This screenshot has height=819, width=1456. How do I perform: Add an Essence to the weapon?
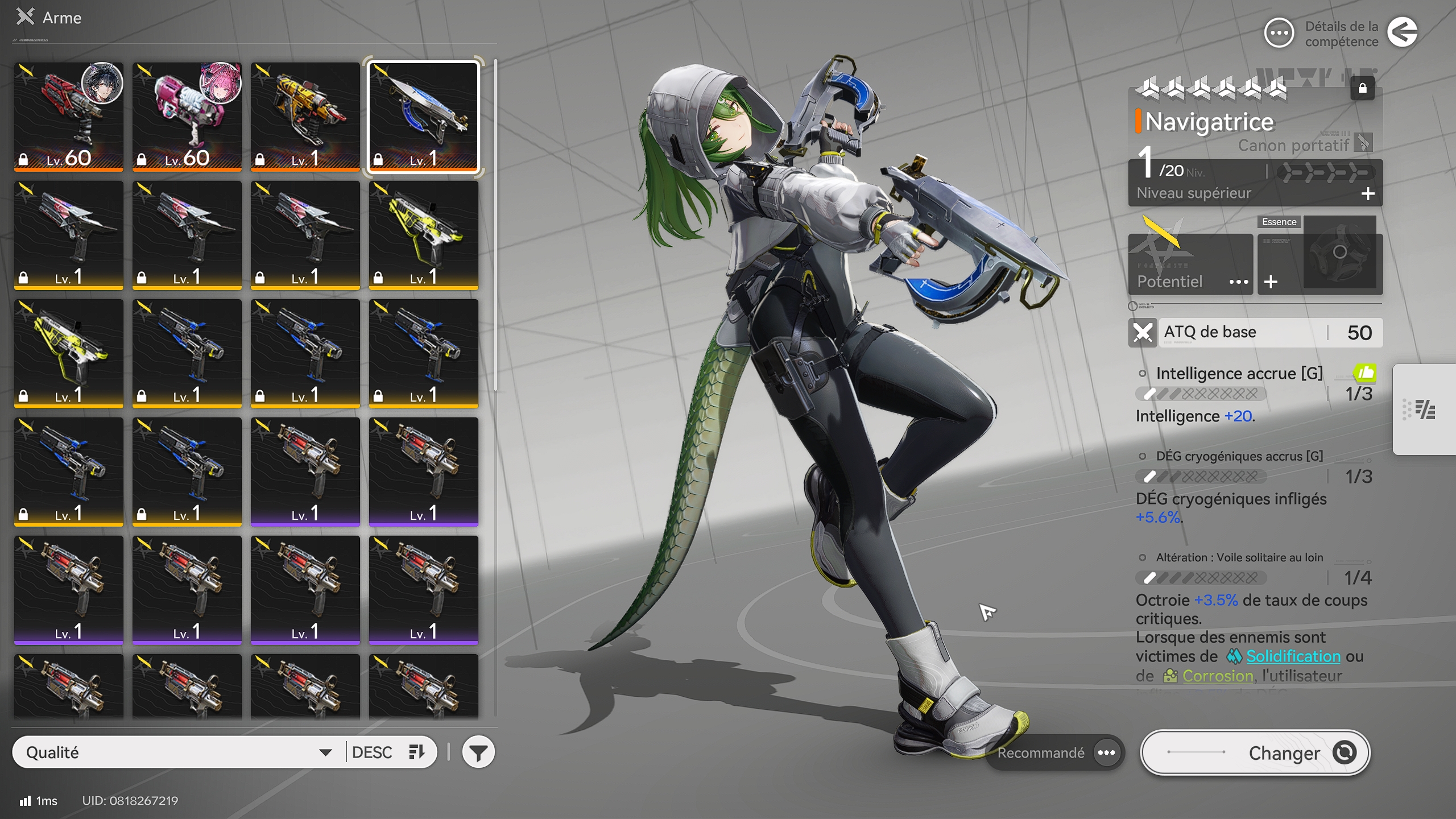pos(1271,282)
